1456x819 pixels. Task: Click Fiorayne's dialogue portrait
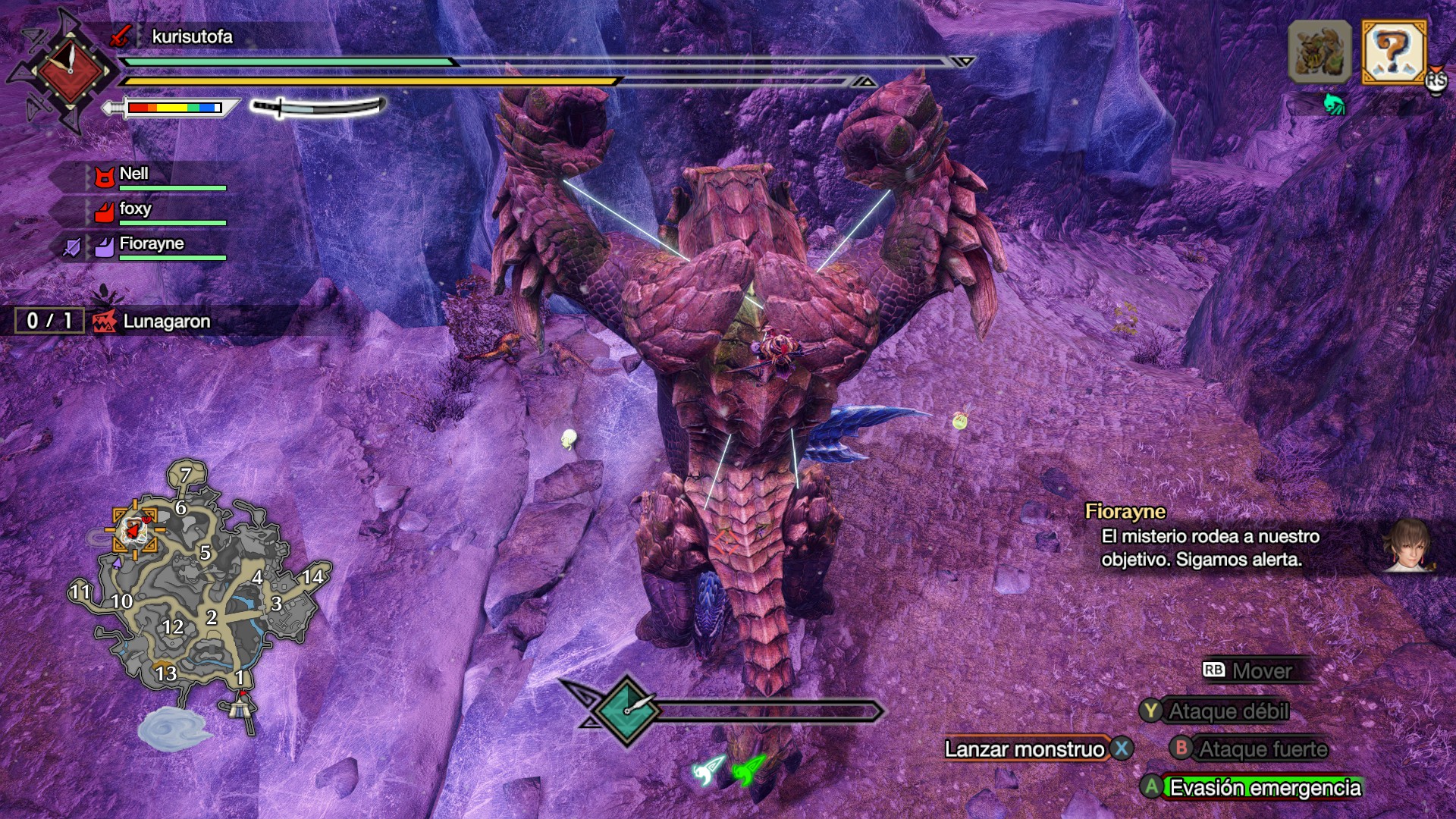1408,544
